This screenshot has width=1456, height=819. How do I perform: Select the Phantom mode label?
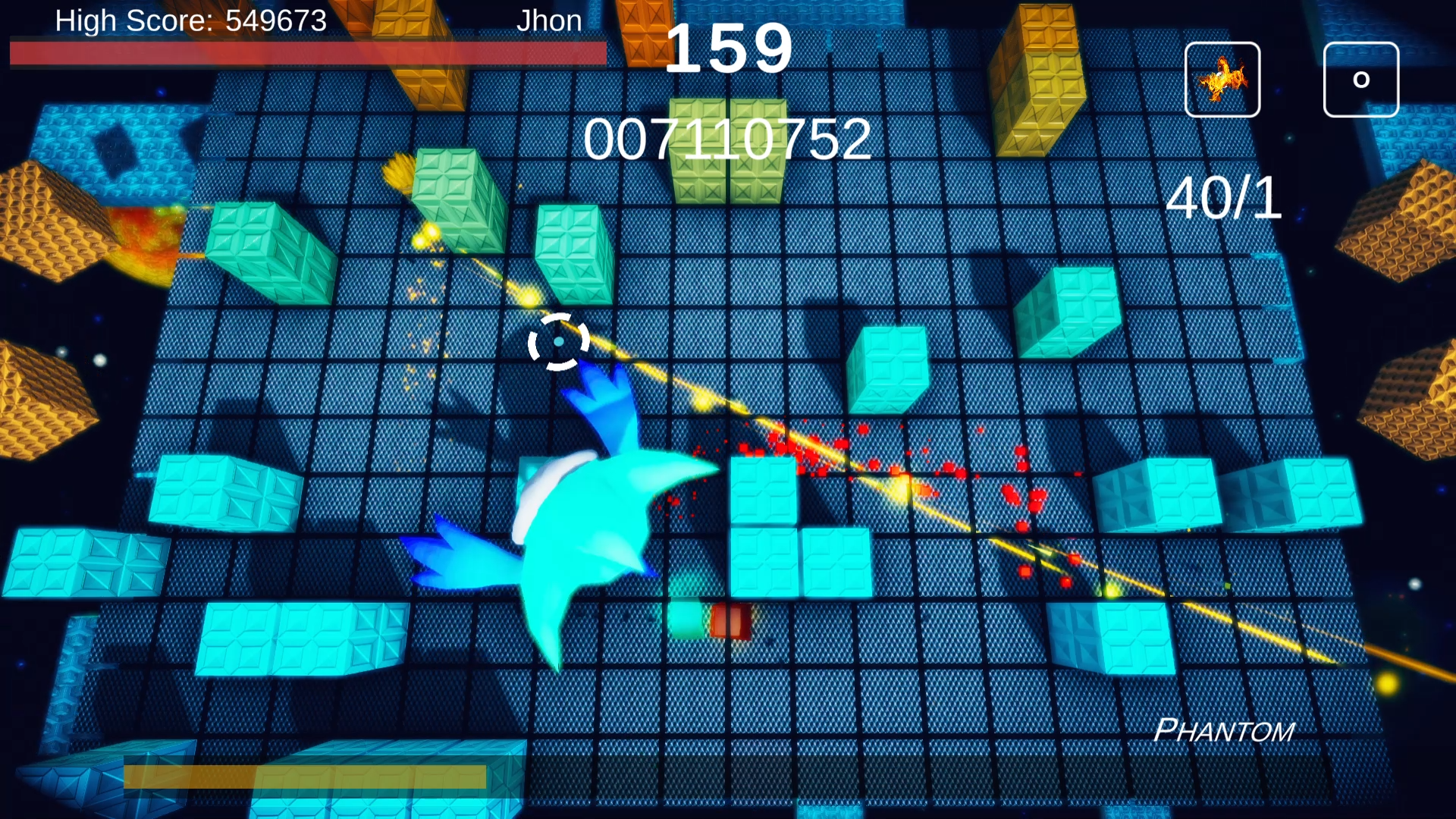coord(1222,730)
